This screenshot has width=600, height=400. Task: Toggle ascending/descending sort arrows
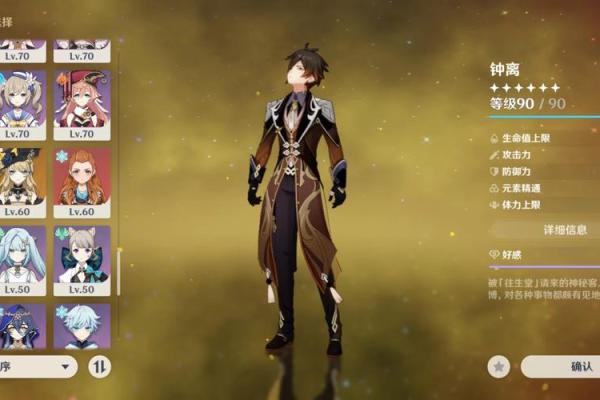click(100, 367)
